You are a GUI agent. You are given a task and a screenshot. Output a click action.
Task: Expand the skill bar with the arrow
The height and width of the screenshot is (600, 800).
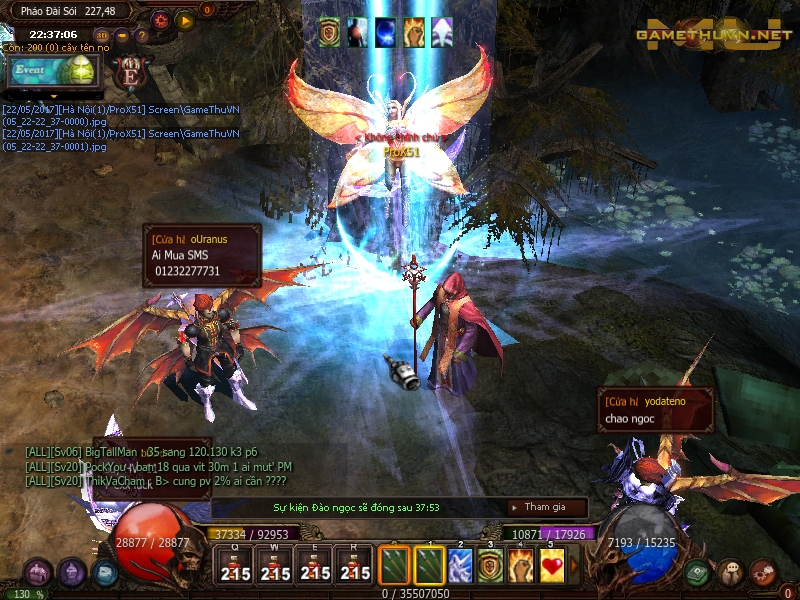point(574,566)
